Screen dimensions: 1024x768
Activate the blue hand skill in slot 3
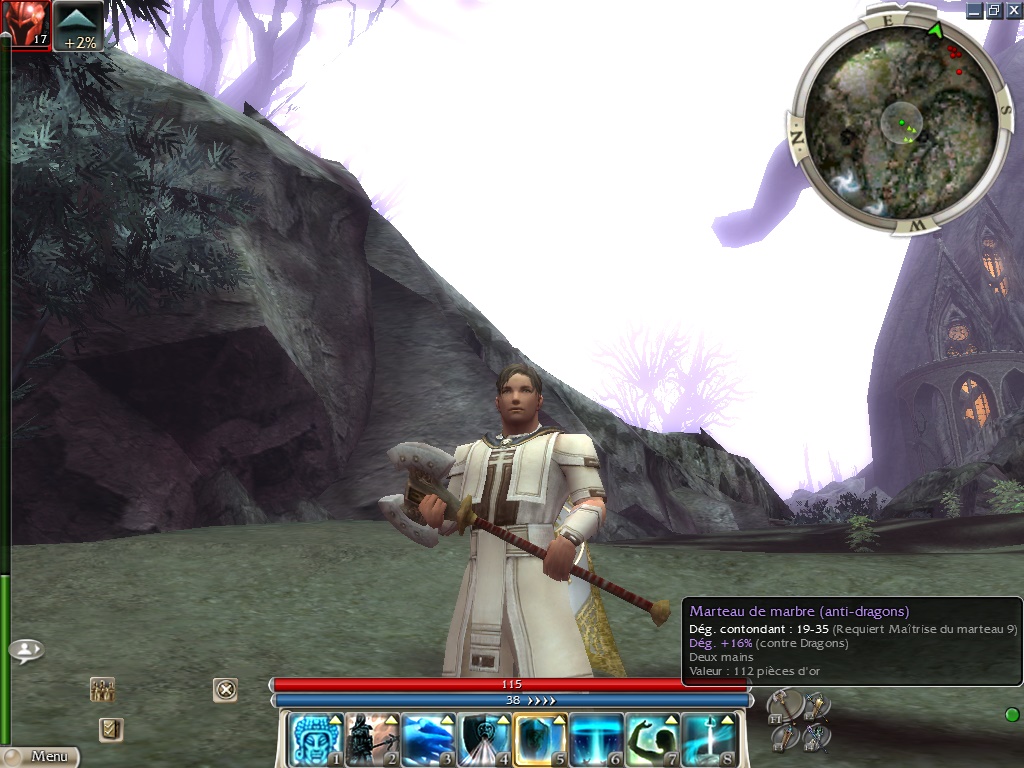[x=428, y=740]
